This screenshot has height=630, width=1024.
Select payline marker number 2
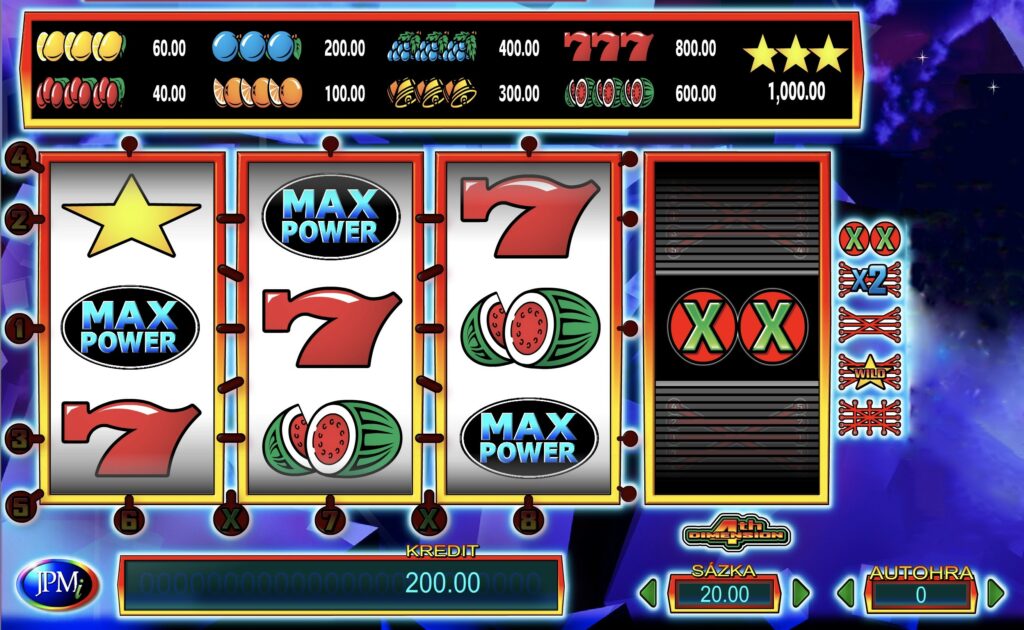(x=19, y=219)
